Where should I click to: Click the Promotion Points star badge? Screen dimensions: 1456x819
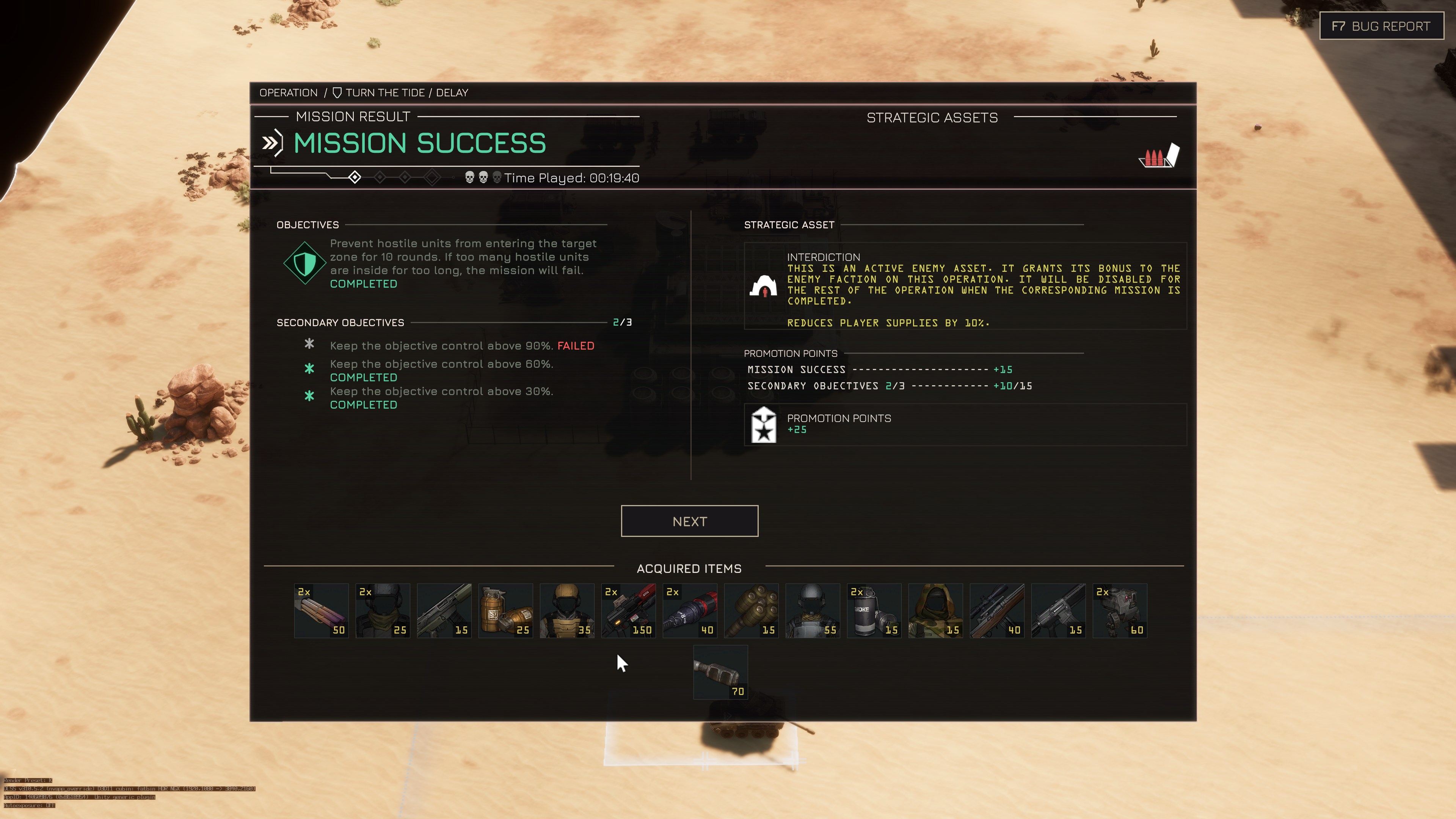click(x=764, y=425)
